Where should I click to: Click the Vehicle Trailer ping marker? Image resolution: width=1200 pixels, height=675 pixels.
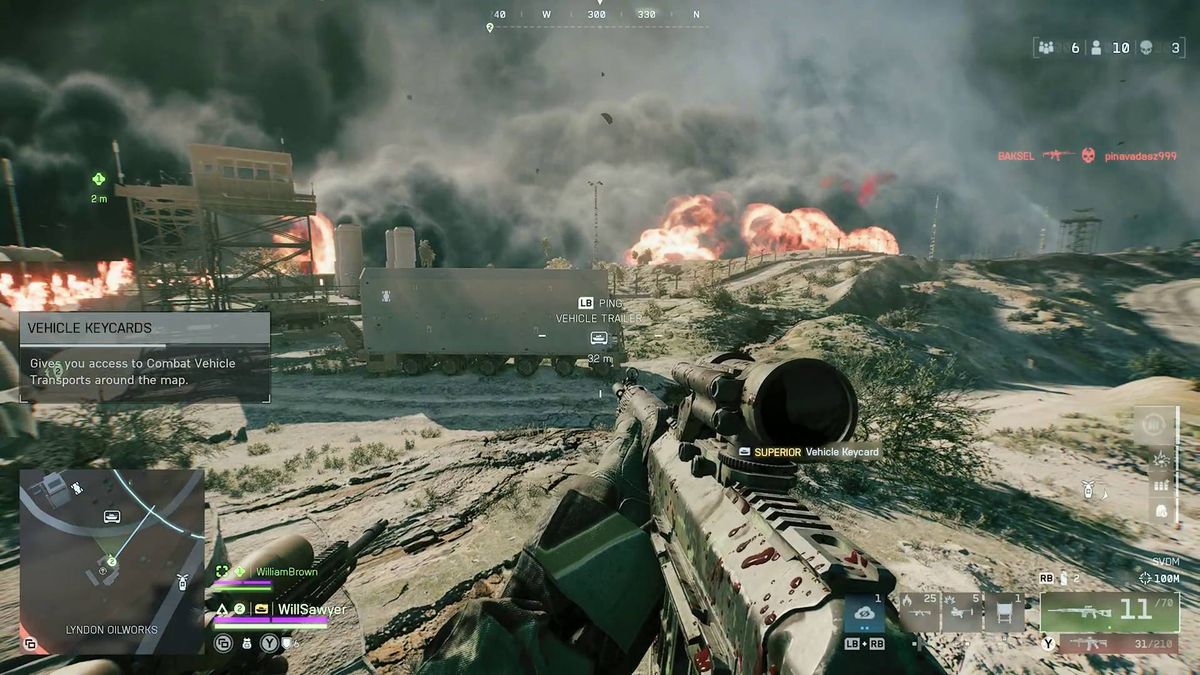599,338
